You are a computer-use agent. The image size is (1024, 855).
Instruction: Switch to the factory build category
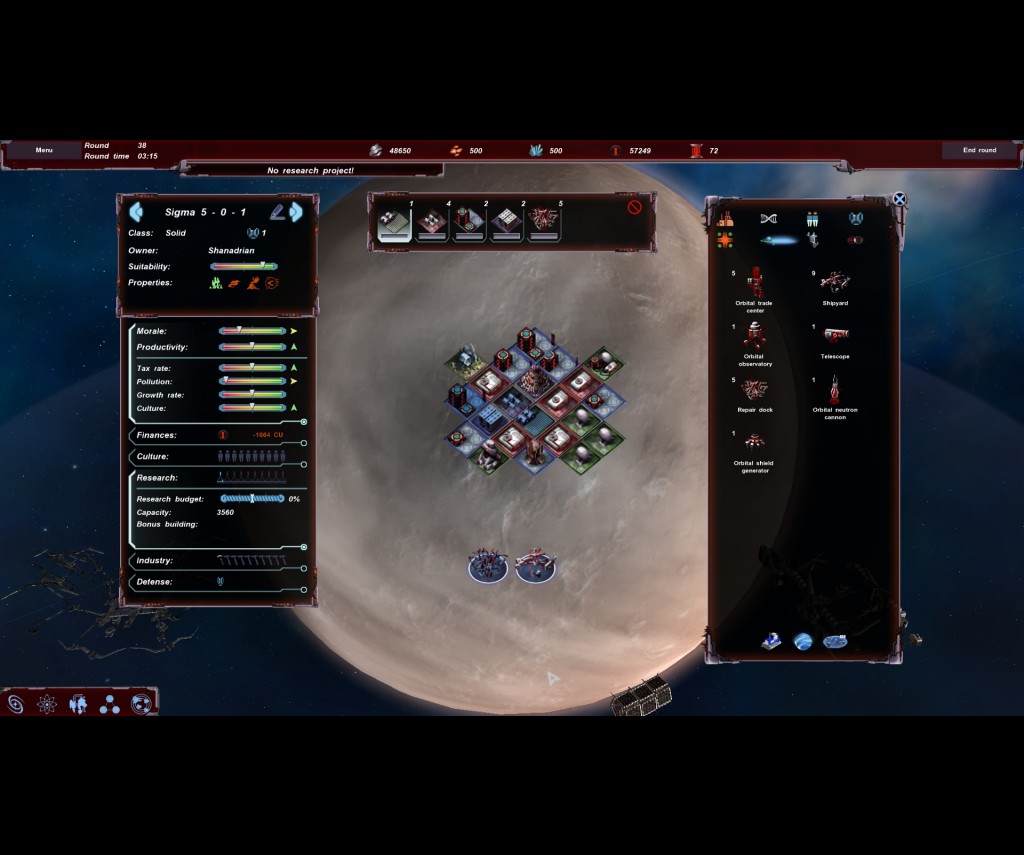tap(725, 219)
